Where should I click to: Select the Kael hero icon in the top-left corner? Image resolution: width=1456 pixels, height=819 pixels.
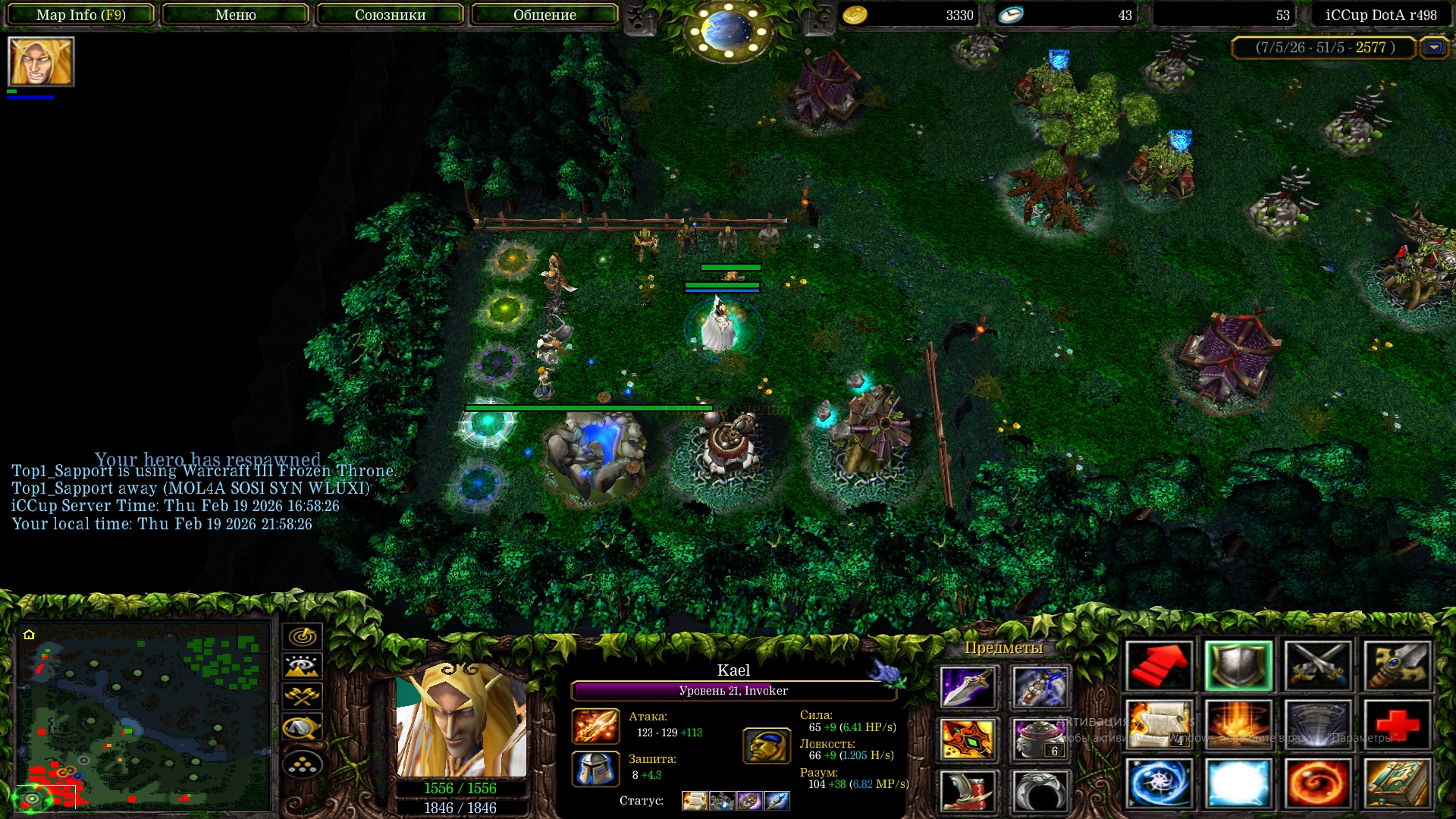[41, 61]
